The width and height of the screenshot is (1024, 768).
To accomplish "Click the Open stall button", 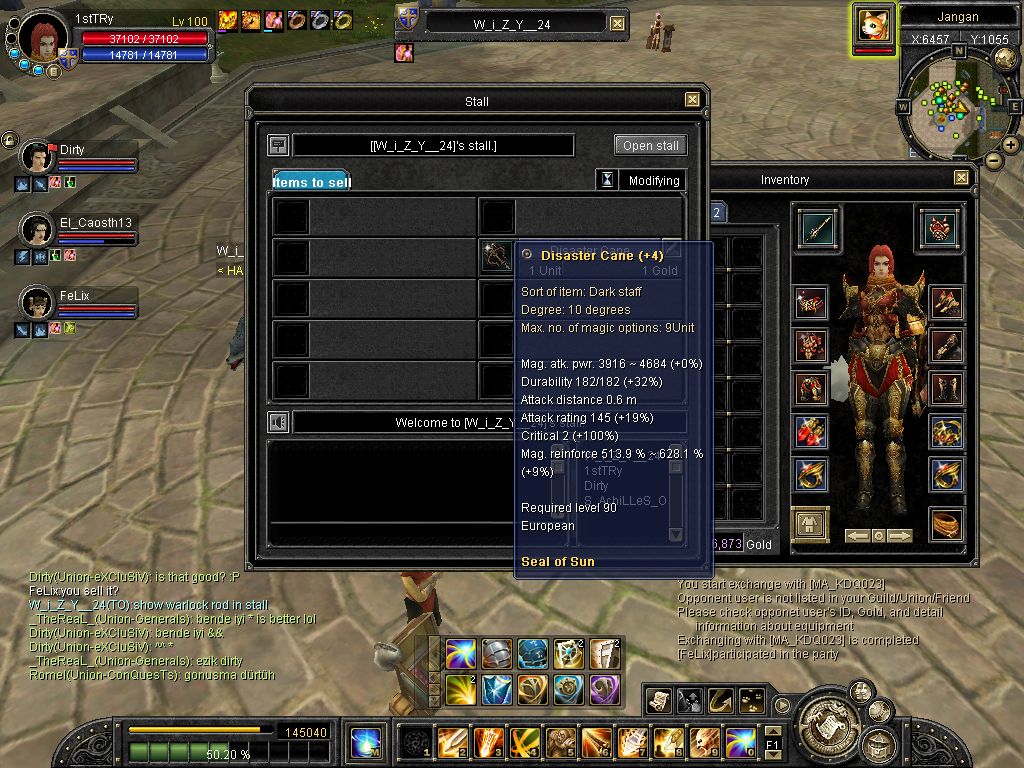I will pyautogui.click(x=651, y=145).
